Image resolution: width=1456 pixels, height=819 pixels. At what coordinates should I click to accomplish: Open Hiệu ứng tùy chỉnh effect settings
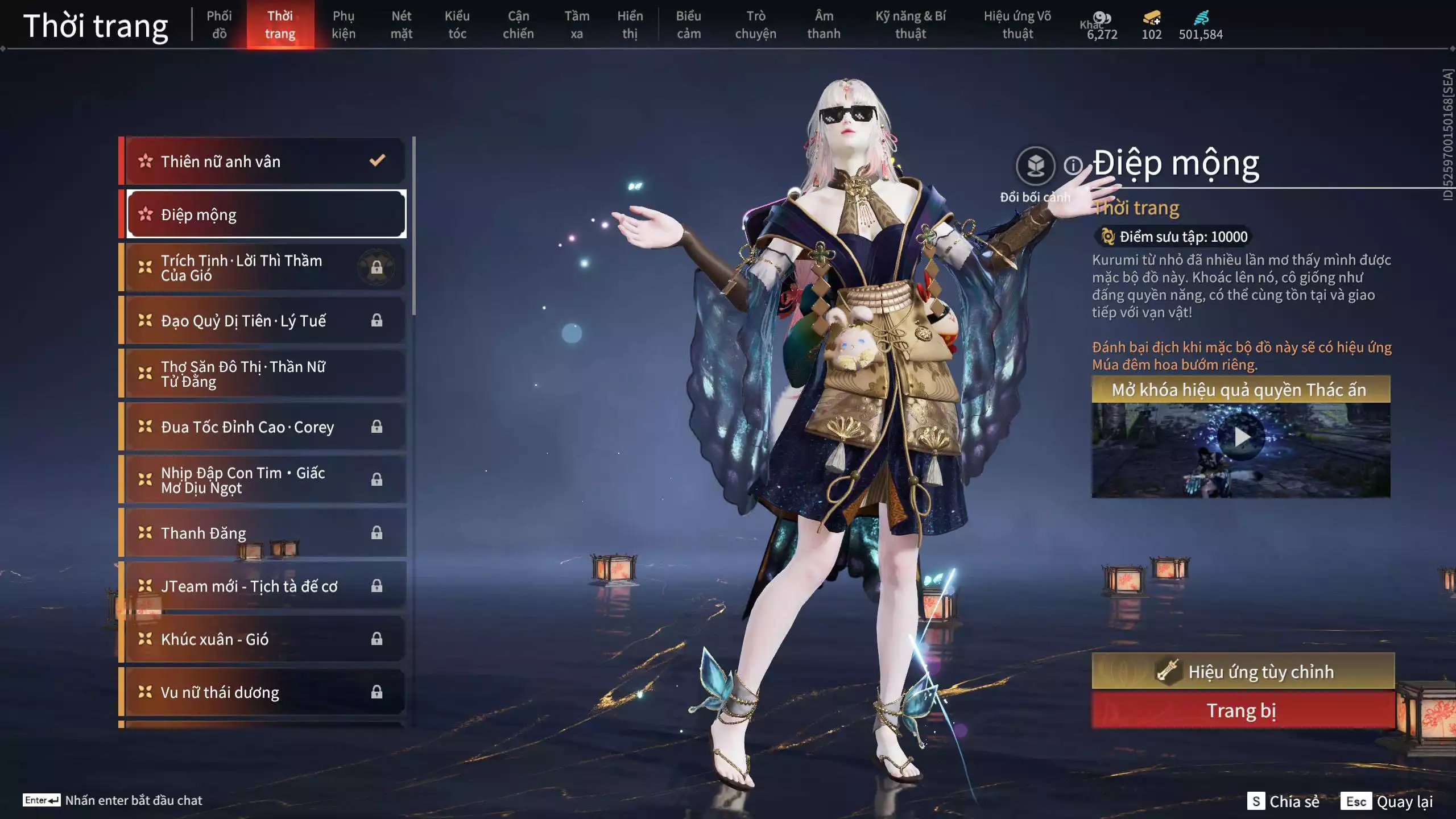(x=1243, y=672)
